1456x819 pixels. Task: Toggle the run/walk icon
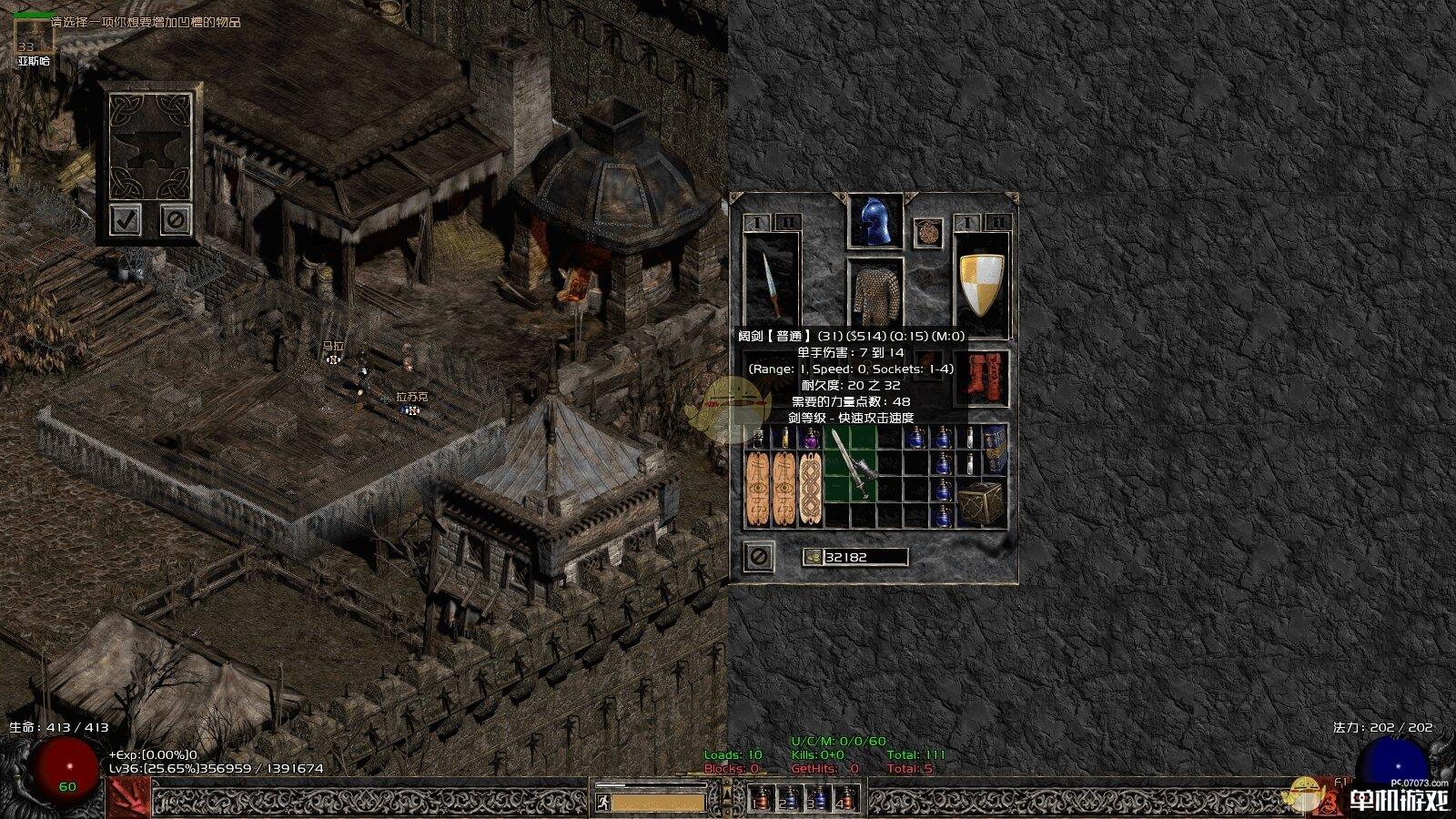[602, 802]
